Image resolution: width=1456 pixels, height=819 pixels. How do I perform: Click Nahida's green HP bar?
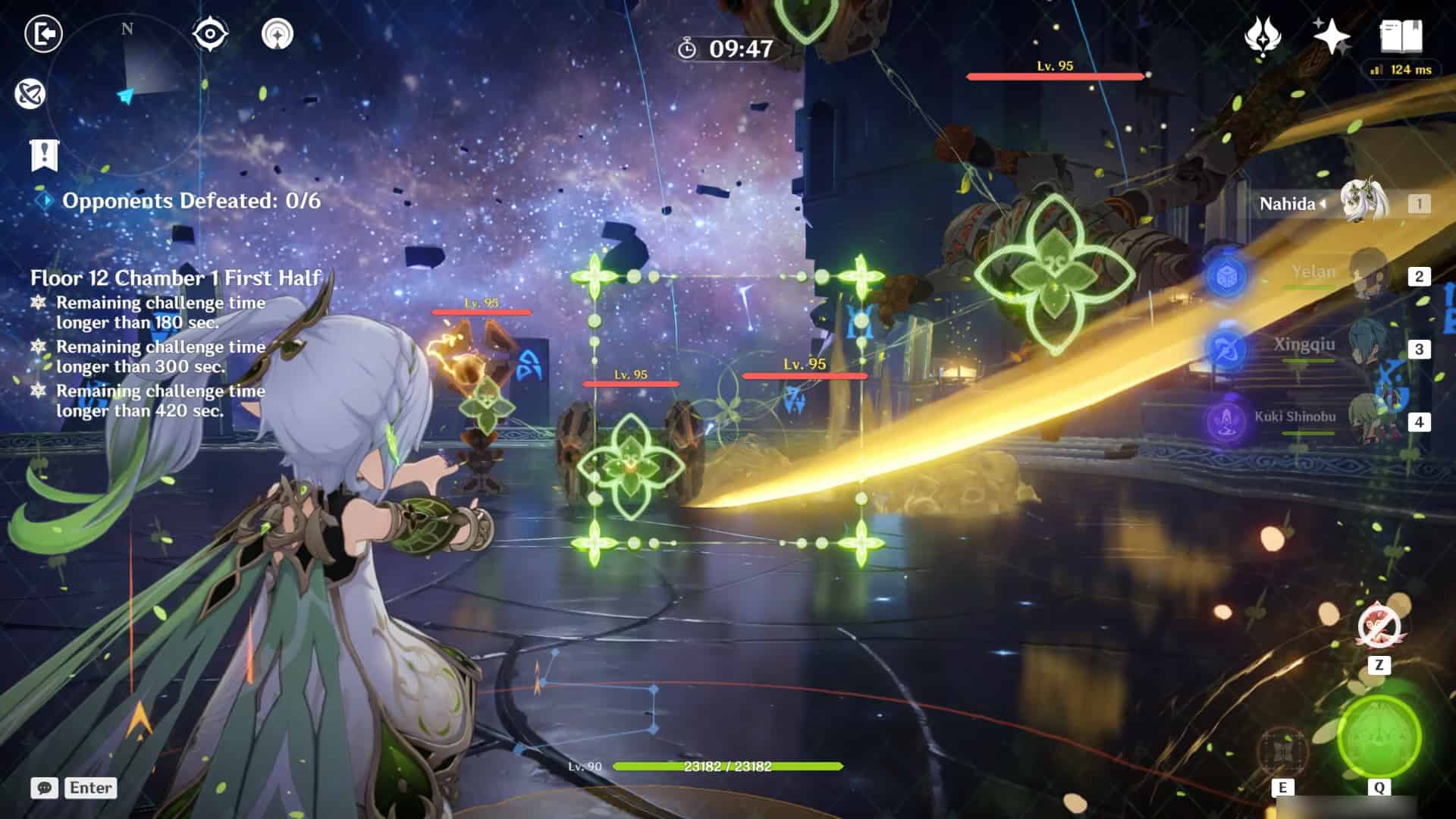[728, 767]
